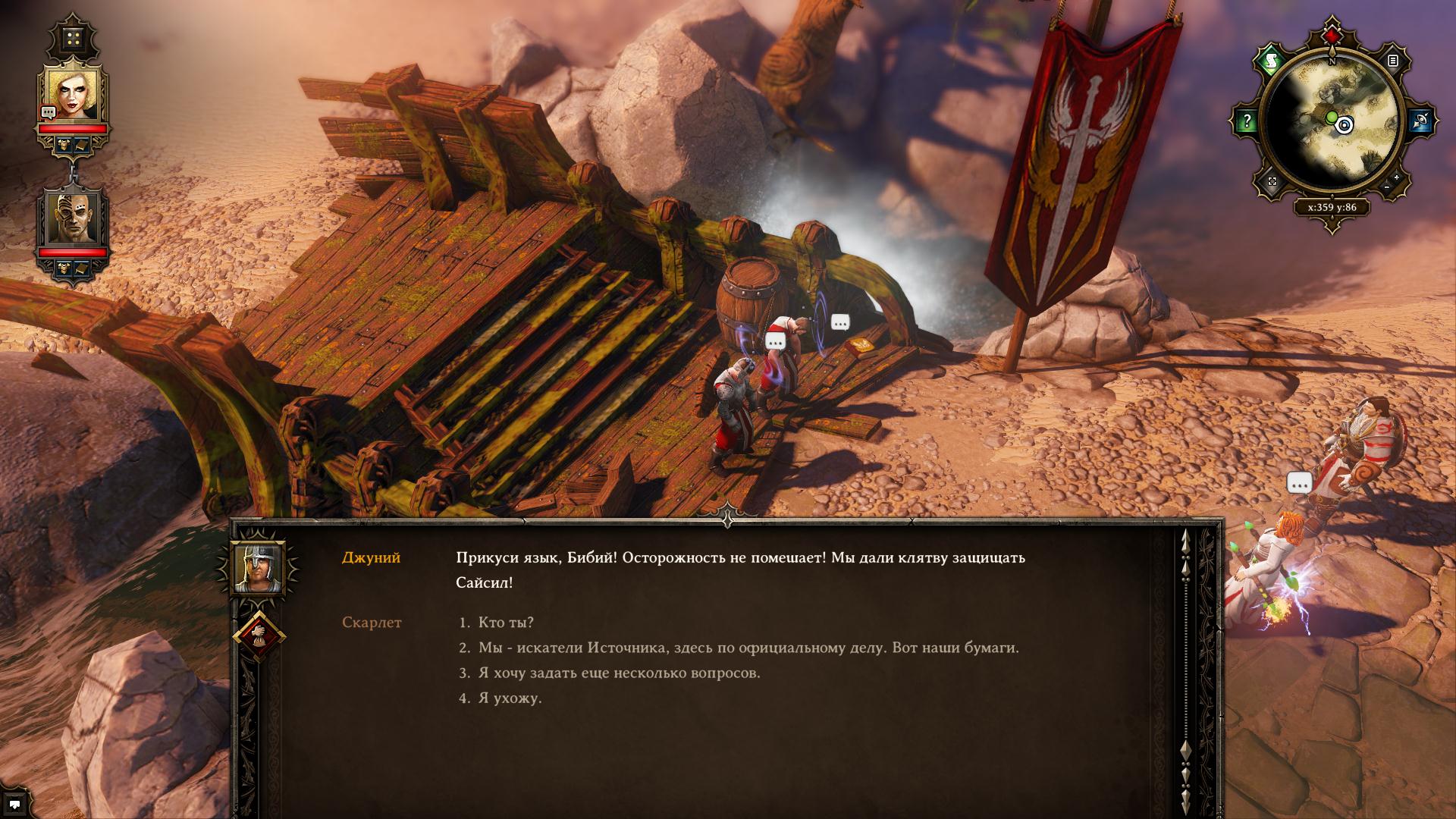This screenshot has width=1456, height=819.
Task: Click Джуний's helmeted portrait in dialogue
Action: [259, 567]
